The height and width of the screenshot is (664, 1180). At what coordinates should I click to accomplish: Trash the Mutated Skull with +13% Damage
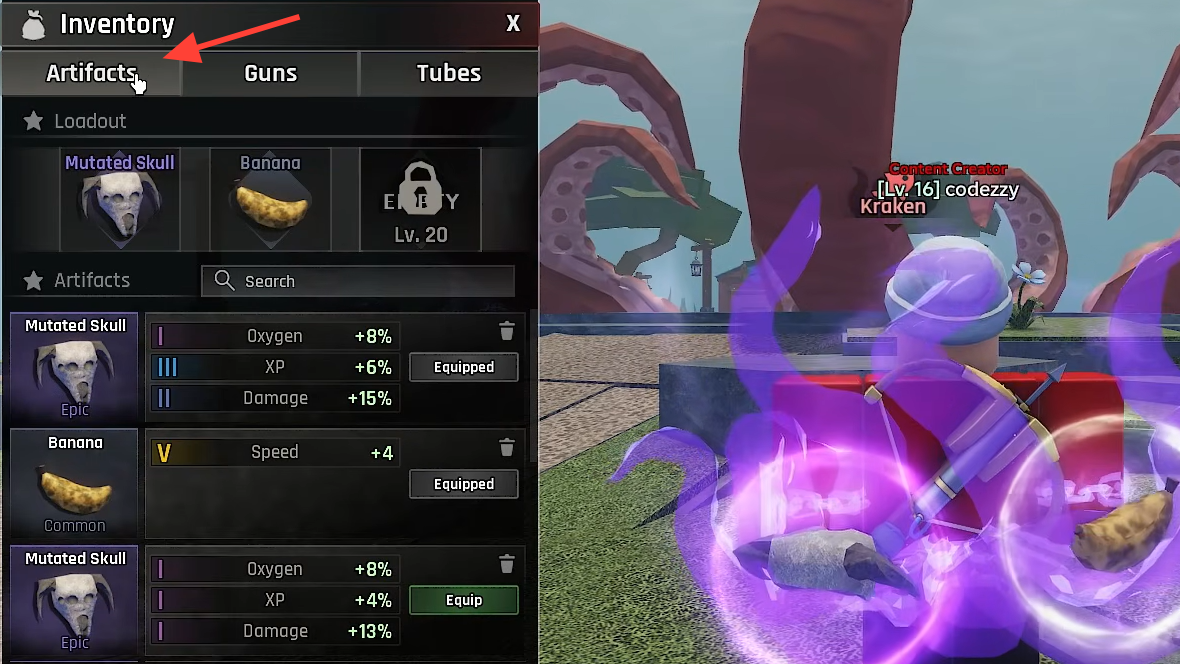pos(507,563)
